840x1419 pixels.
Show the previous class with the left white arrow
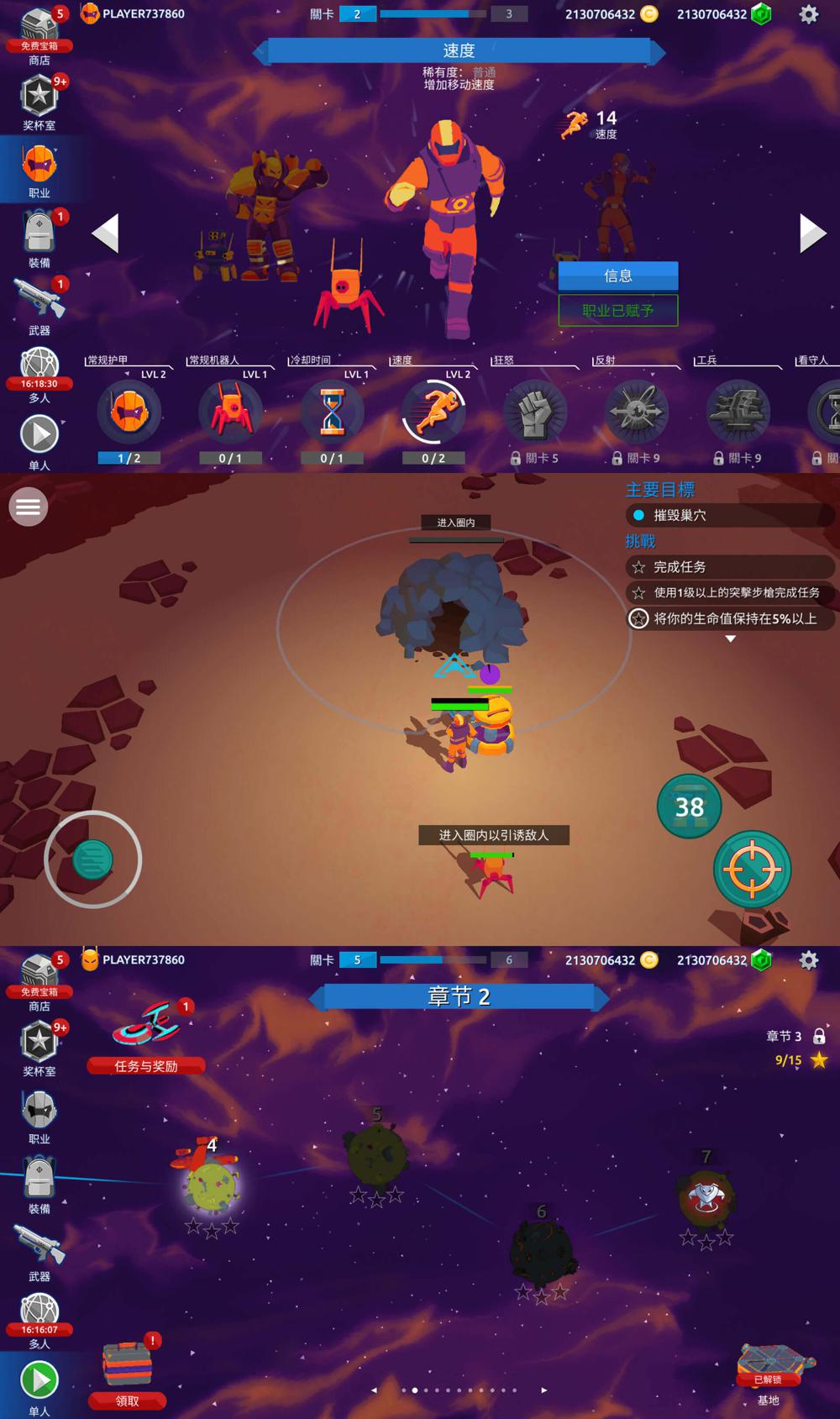point(106,233)
